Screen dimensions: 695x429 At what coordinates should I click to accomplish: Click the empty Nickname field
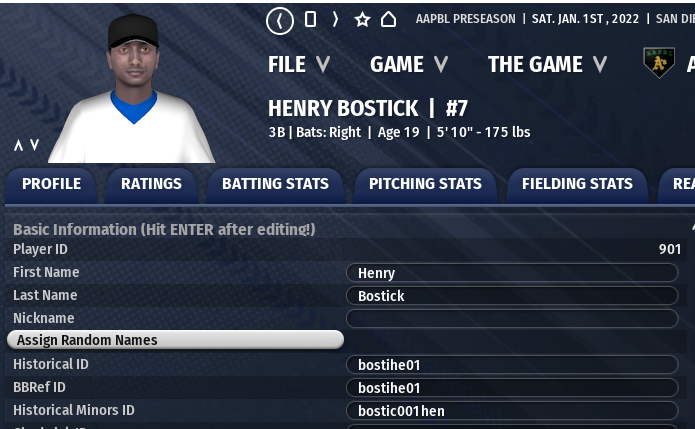(511, 319)
